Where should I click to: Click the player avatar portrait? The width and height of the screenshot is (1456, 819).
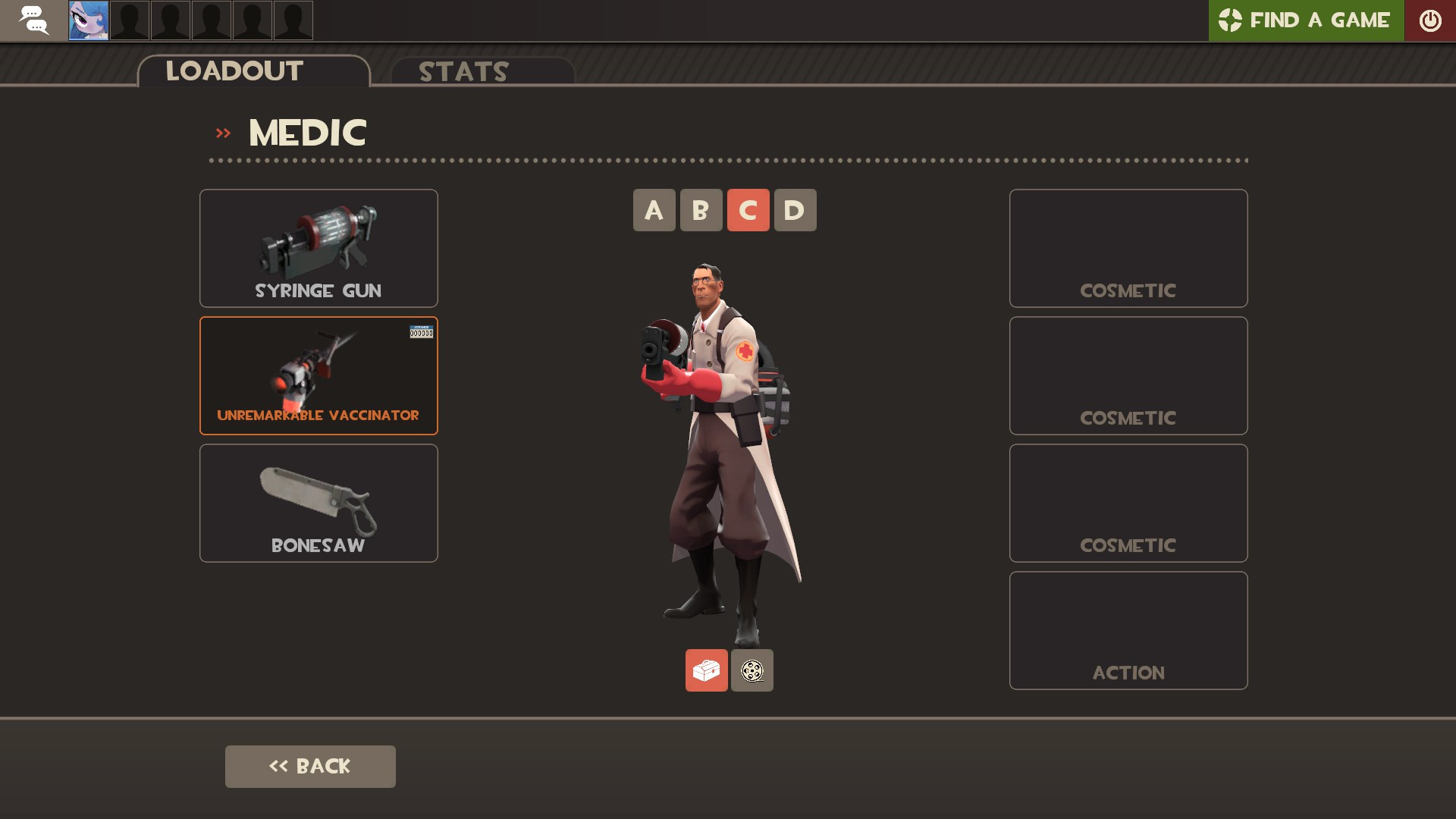87,20
